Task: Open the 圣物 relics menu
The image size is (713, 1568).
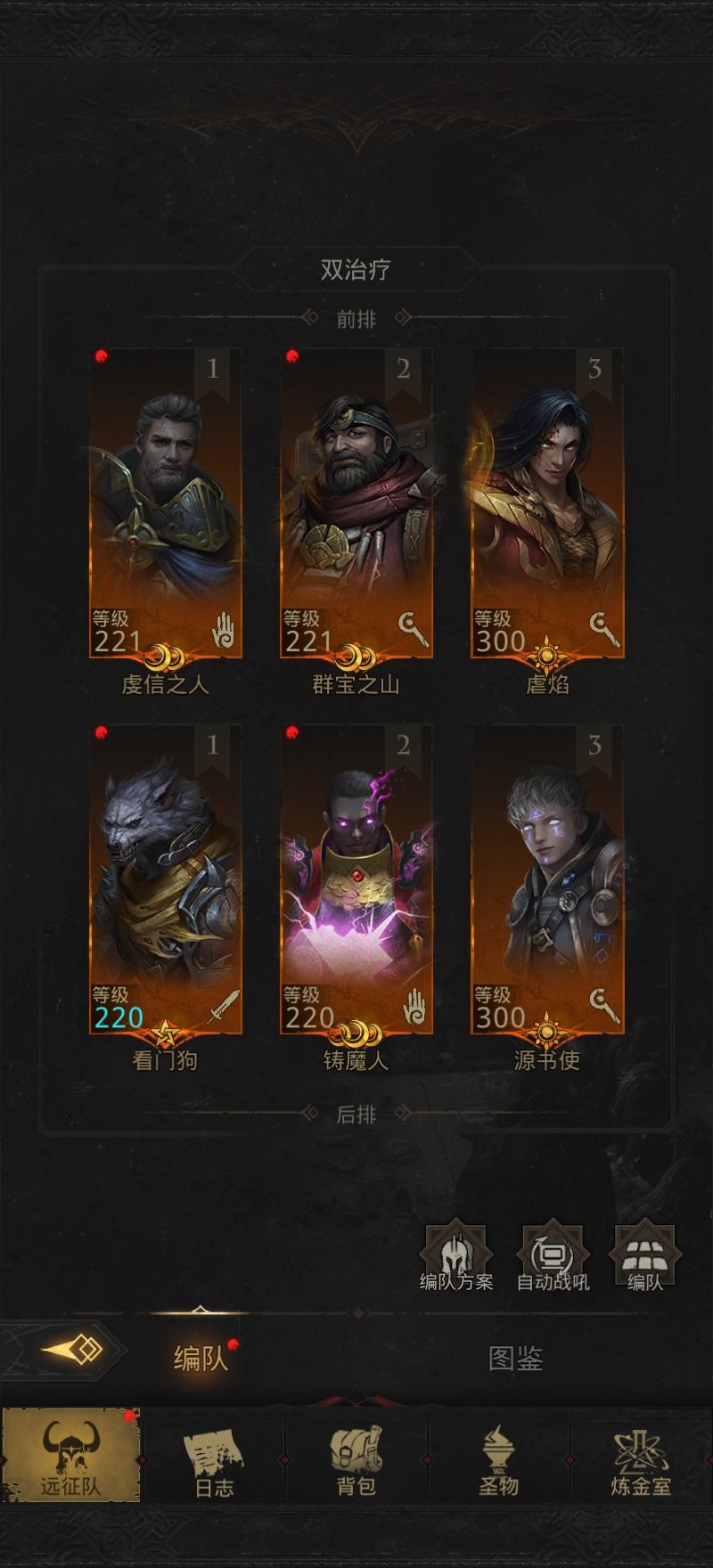Action: [x=498, y=1455]
